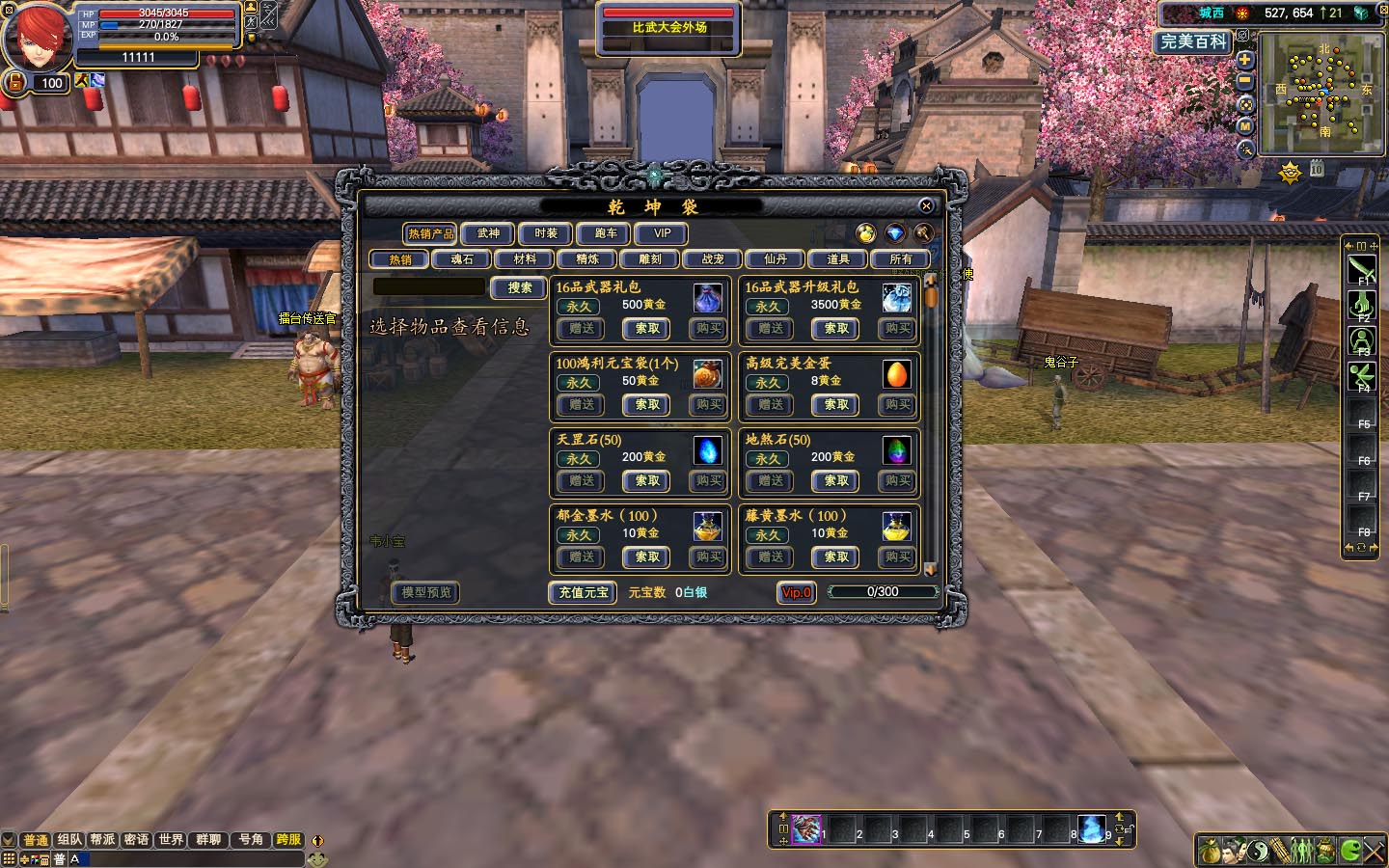
Task: Select the 16品武器礼包 item icon
Action: (707, 298)
